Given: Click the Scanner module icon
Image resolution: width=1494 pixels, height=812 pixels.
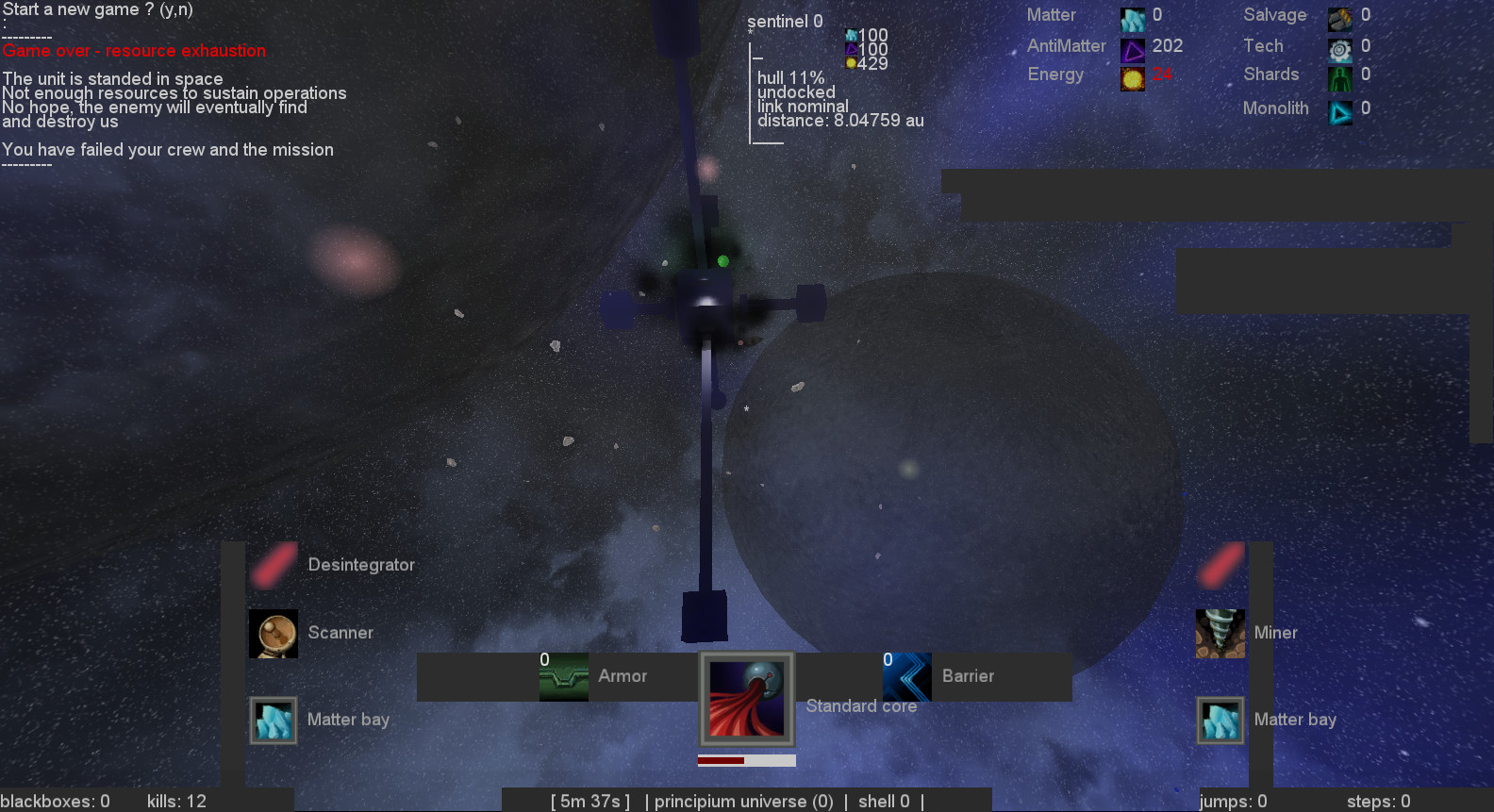Looking at the screenshot, I should pyautogui.click(x=273, y=633).
